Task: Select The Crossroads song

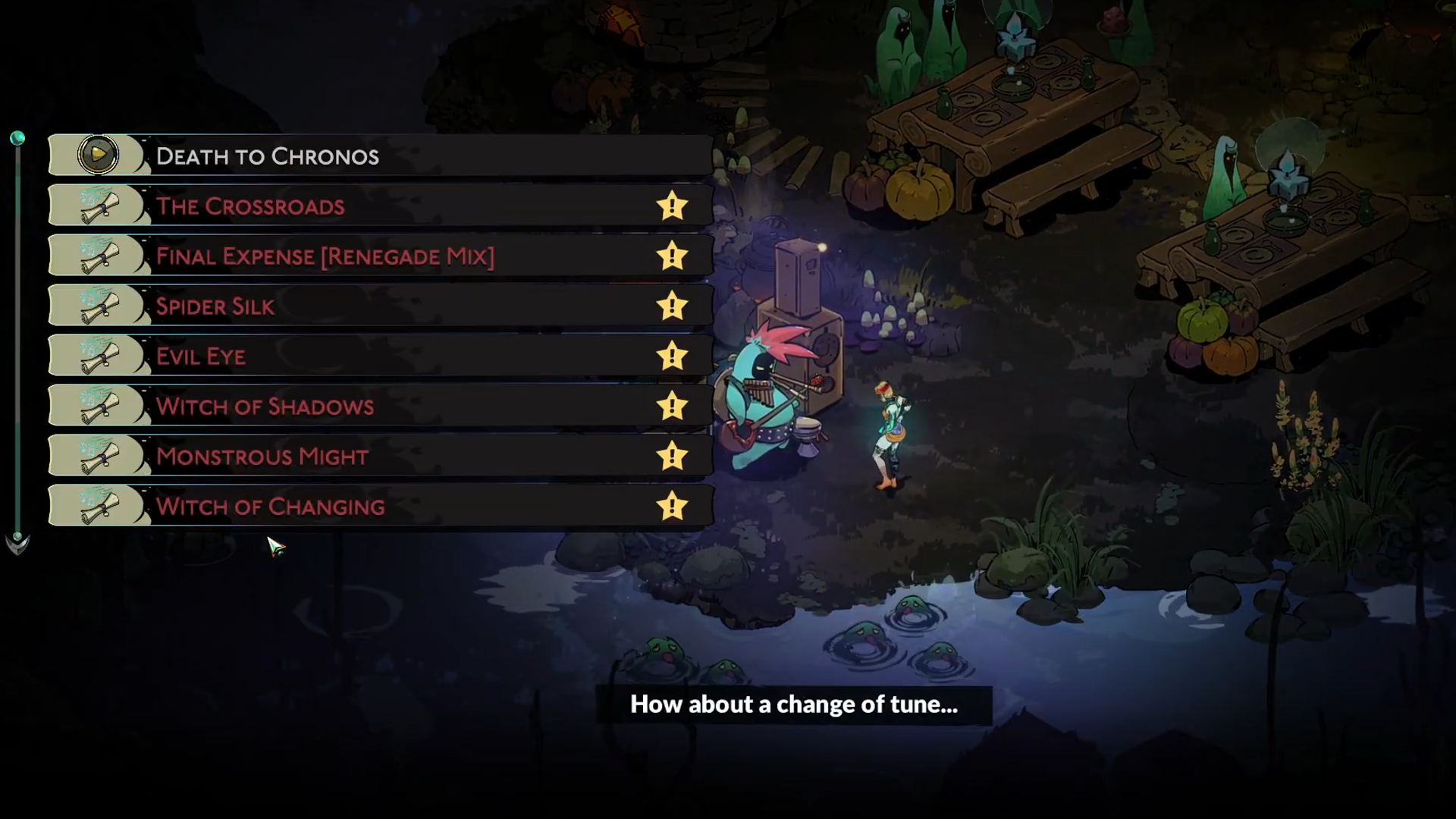Action: pos(379,206)
